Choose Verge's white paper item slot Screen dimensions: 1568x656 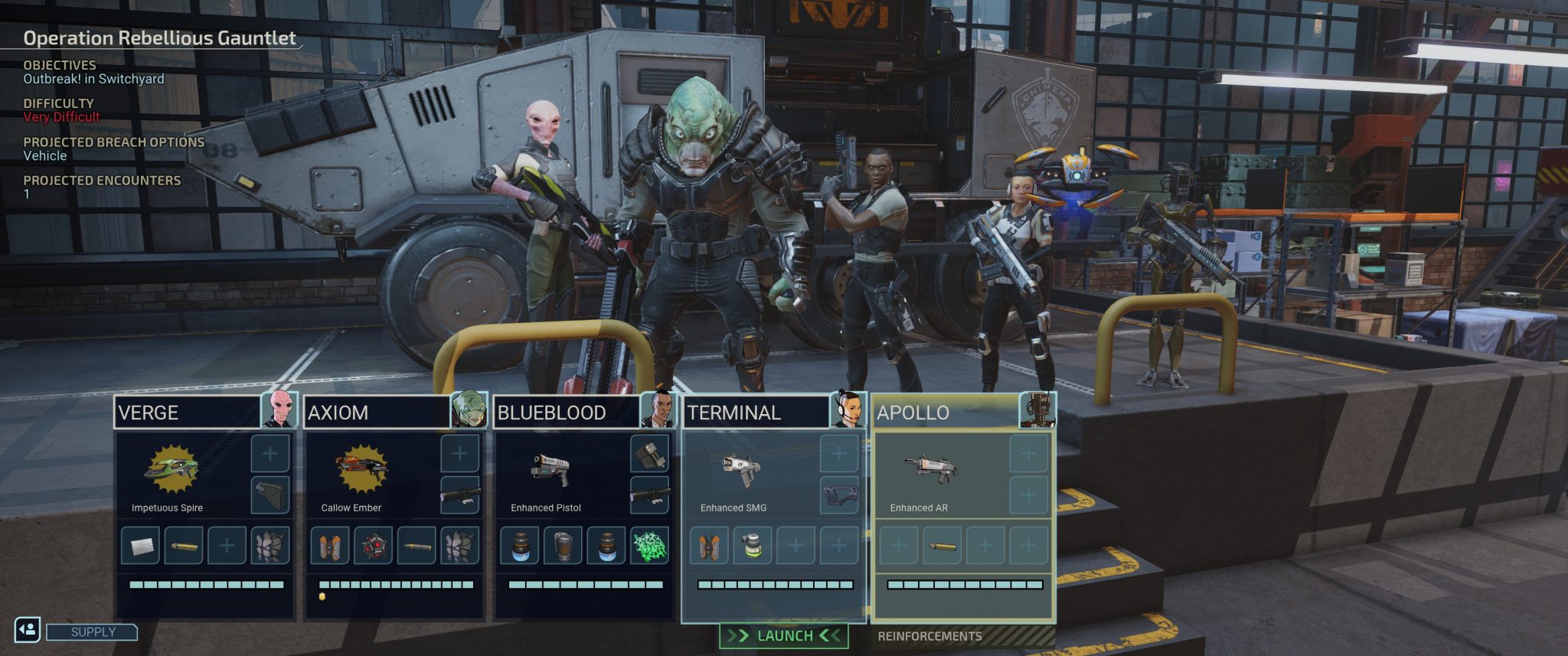click(x=140, y=546)
